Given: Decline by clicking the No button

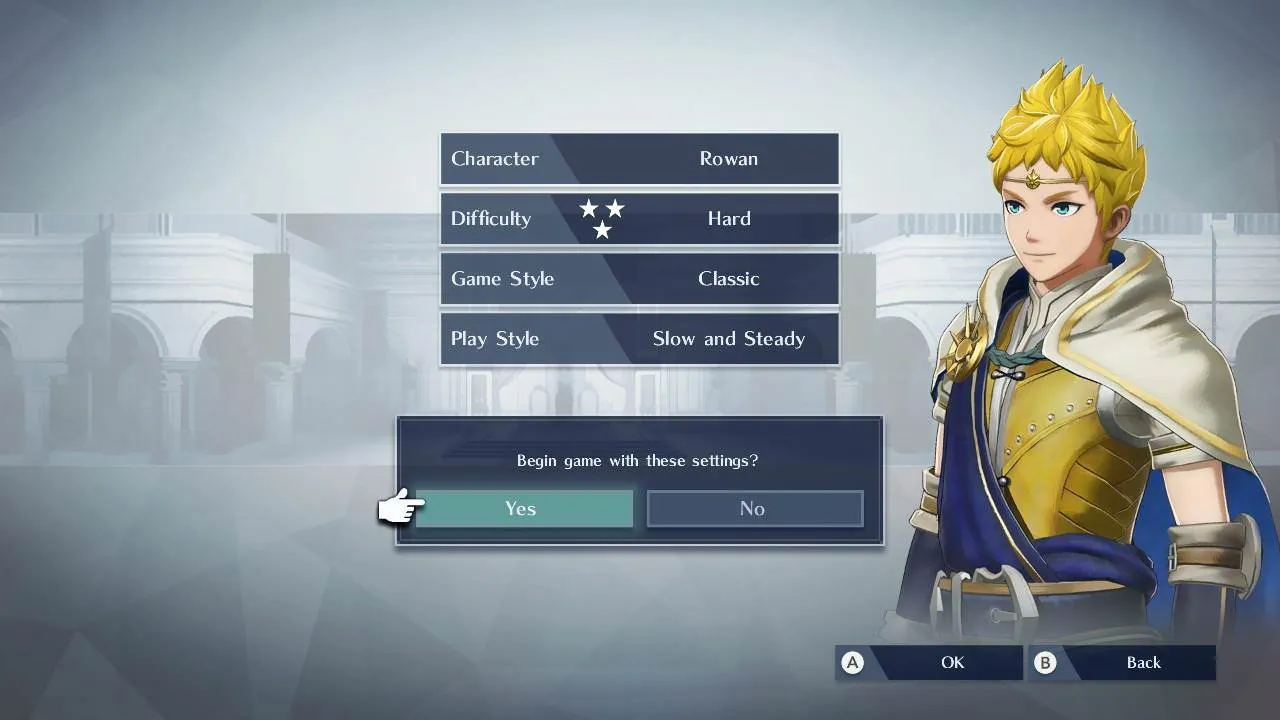Looking at the screenshot, I should point(754,508).
